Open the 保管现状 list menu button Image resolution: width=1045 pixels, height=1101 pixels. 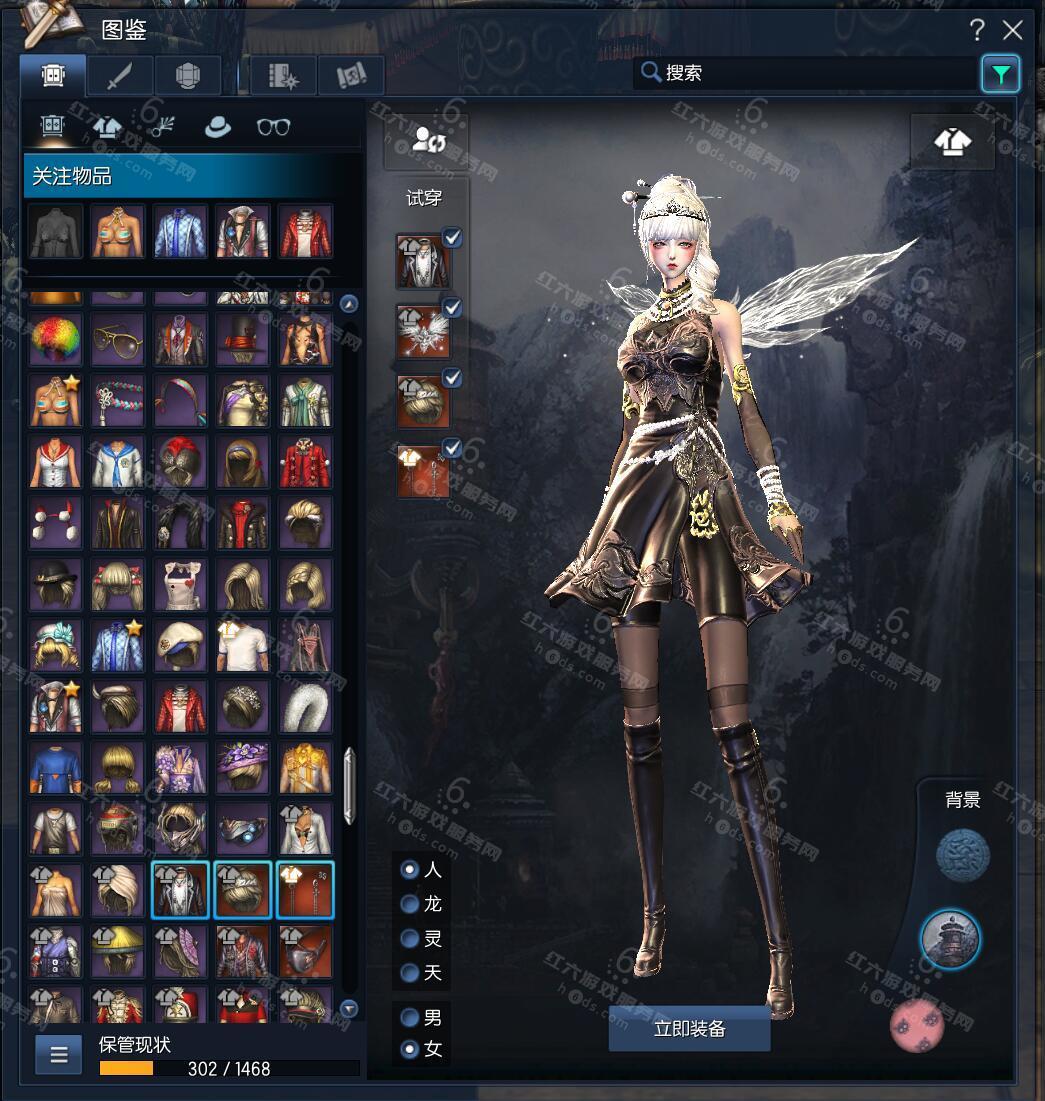(x=59, y=1054)
